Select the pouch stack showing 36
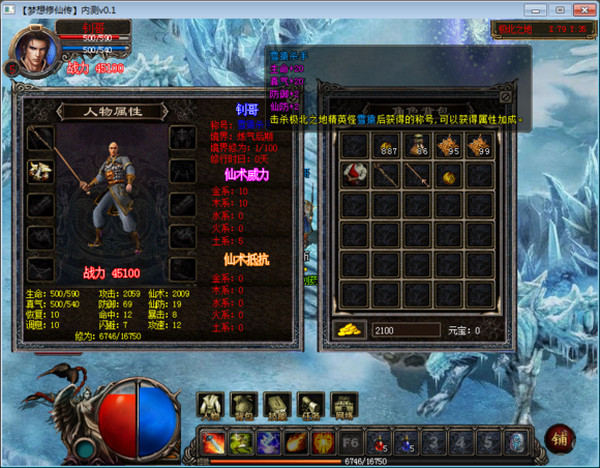Screen dimensions: 600x468 click(418, 146)
